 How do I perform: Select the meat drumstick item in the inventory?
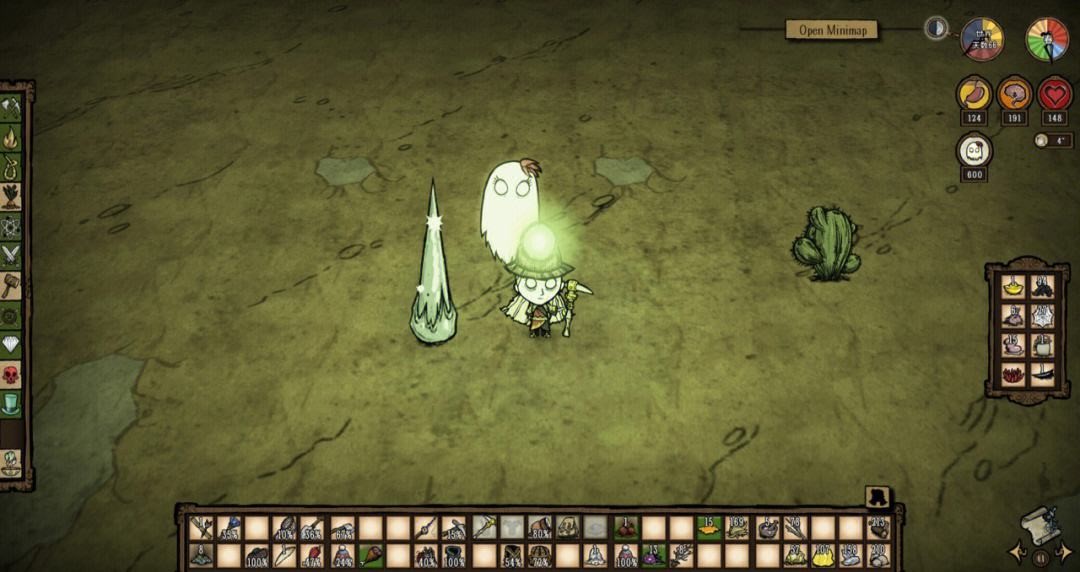371,555
